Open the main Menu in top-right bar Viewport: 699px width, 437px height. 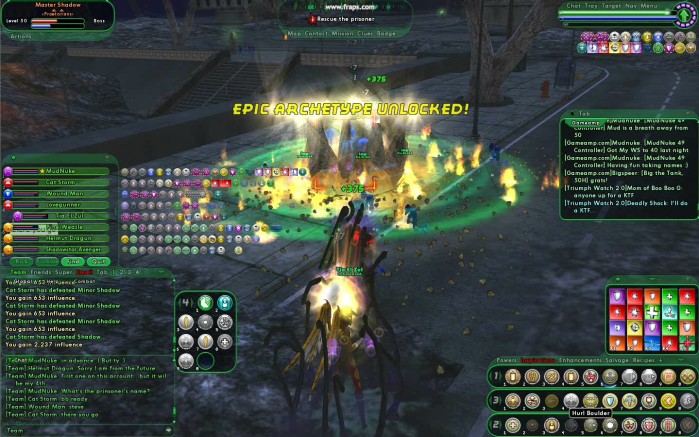pos(650,6)
